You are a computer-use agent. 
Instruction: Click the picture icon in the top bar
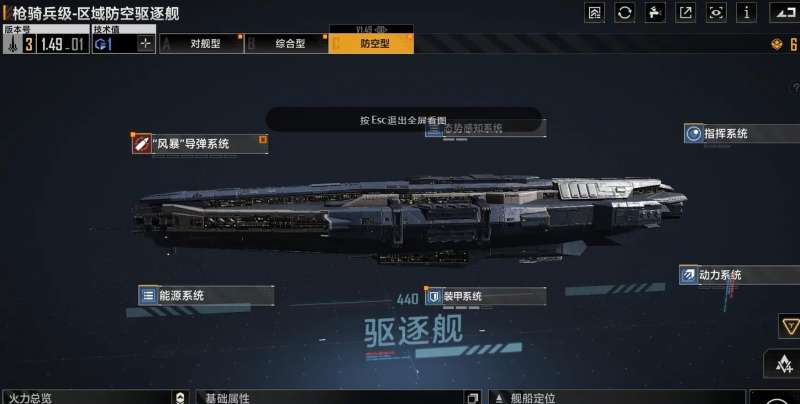click(x=595, y=12)
